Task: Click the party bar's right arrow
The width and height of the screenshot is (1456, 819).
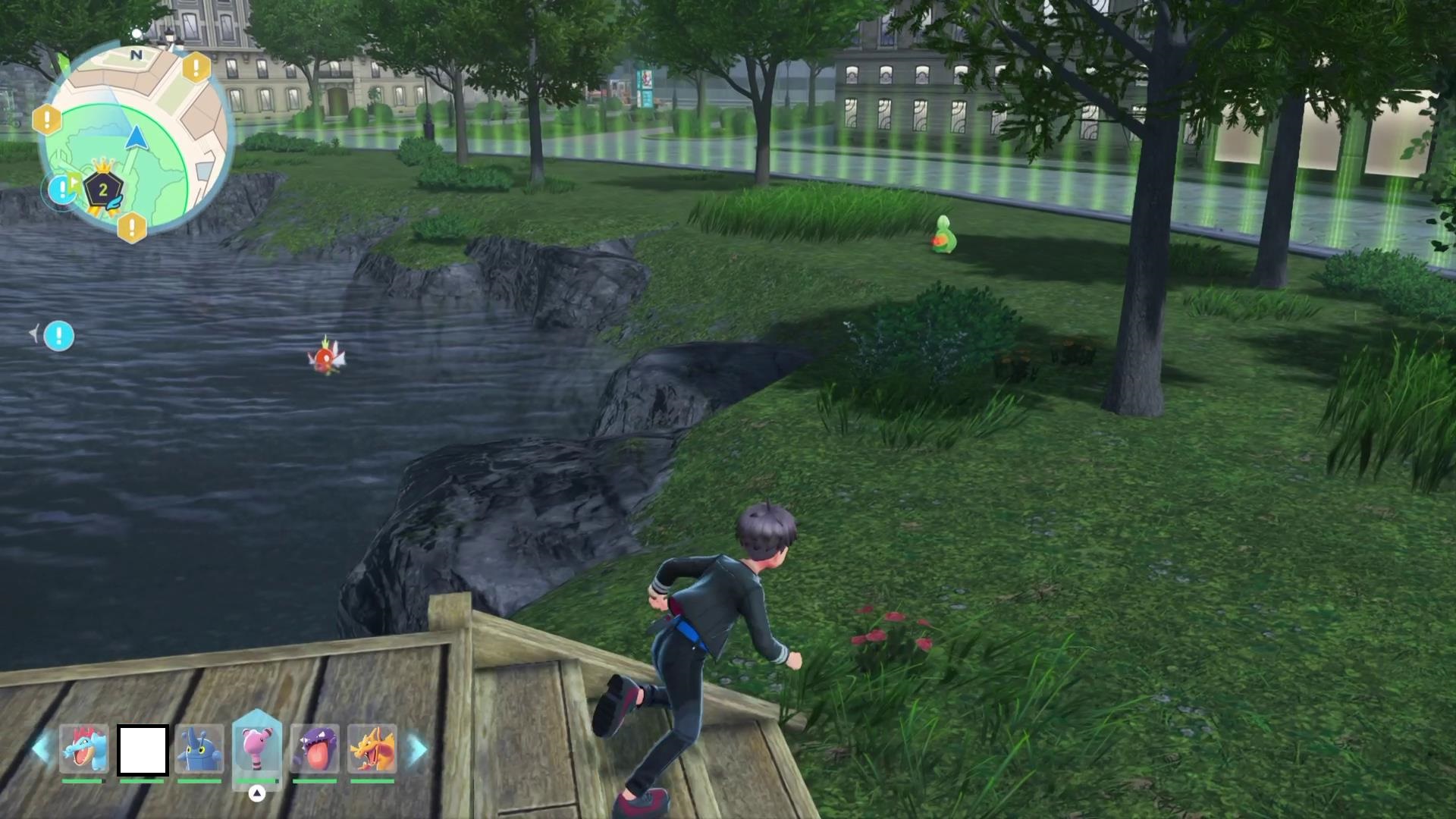Action: (416, 749)
